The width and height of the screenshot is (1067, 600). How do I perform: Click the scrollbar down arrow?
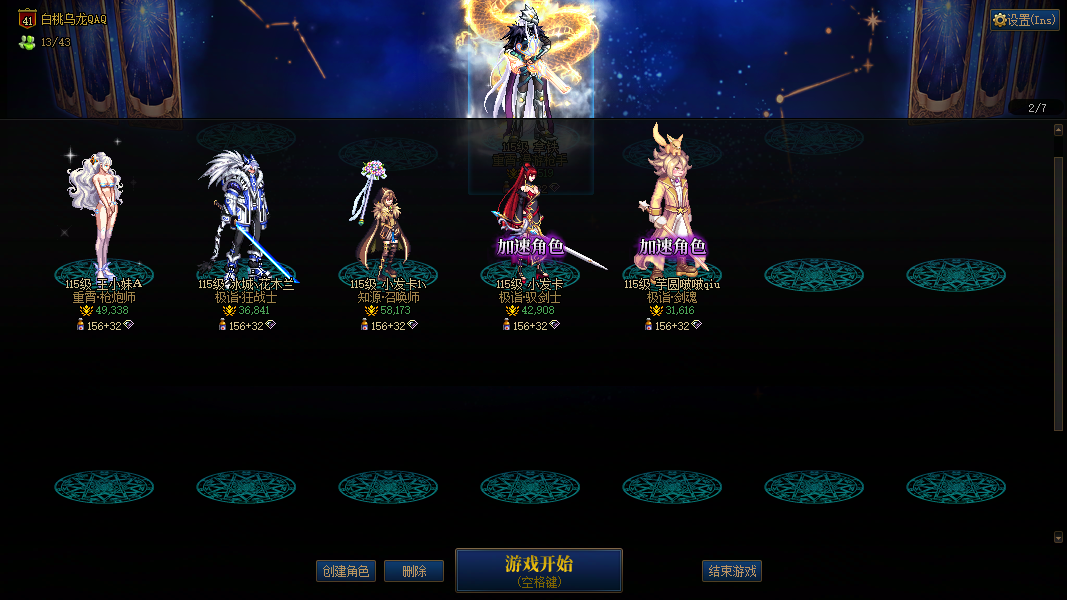[x=1059, y=537]
